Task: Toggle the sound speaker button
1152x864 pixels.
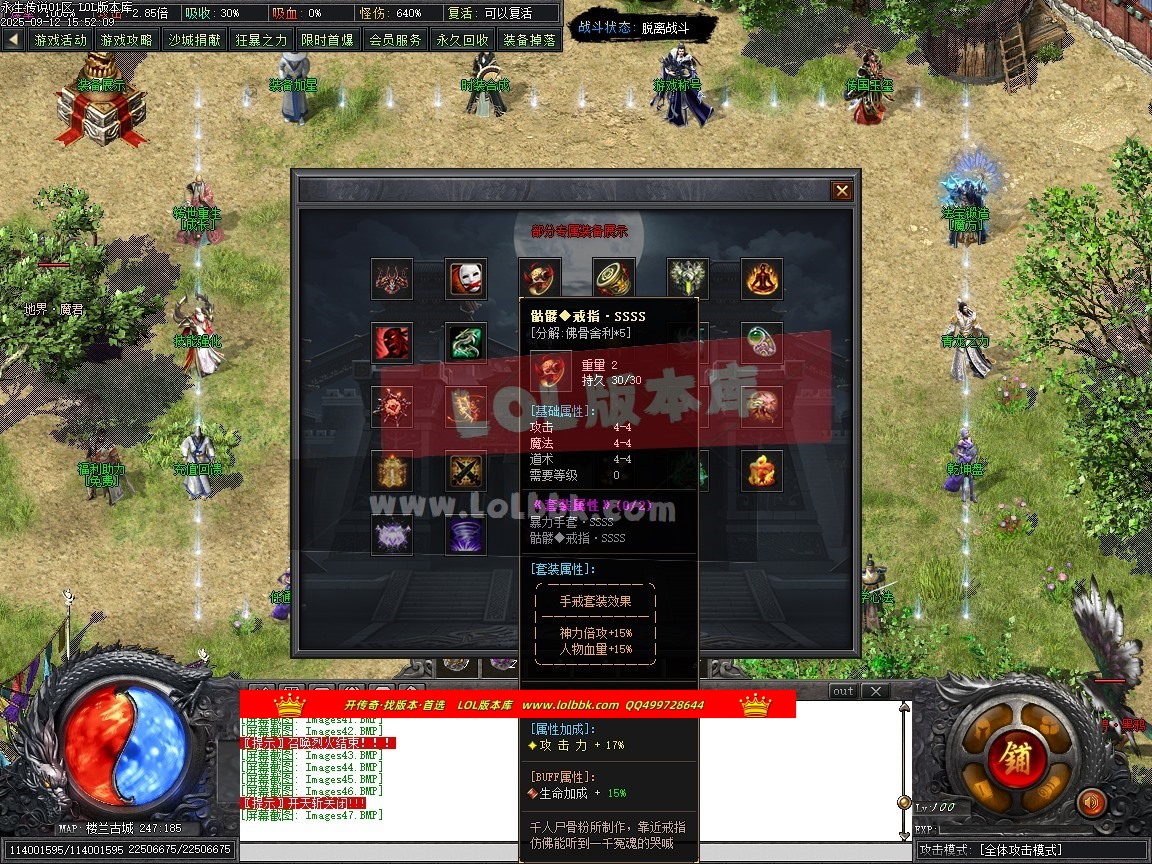Action: coord(1091,802)
